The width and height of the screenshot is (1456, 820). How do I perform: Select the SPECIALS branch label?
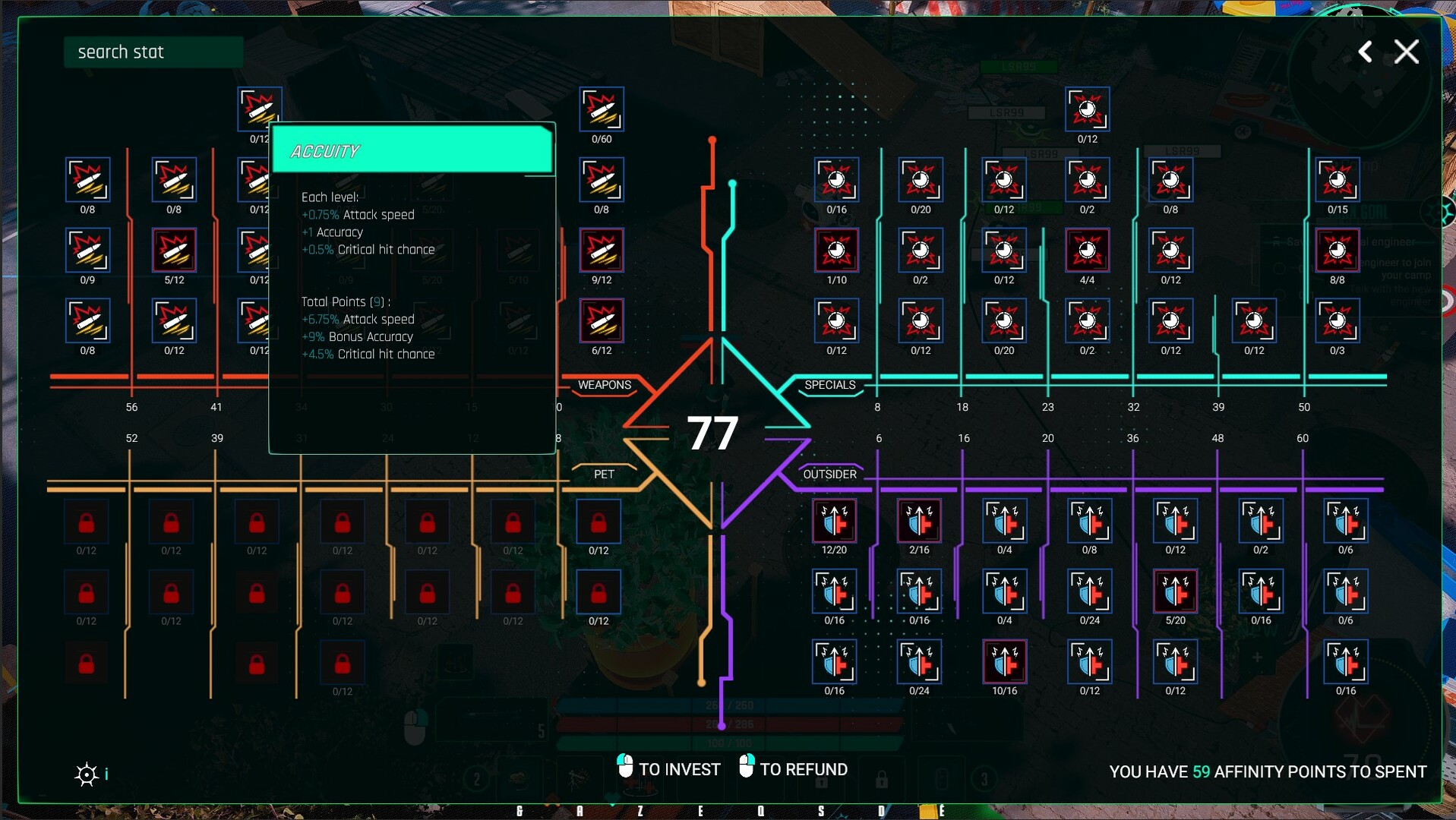coord(829,385)
